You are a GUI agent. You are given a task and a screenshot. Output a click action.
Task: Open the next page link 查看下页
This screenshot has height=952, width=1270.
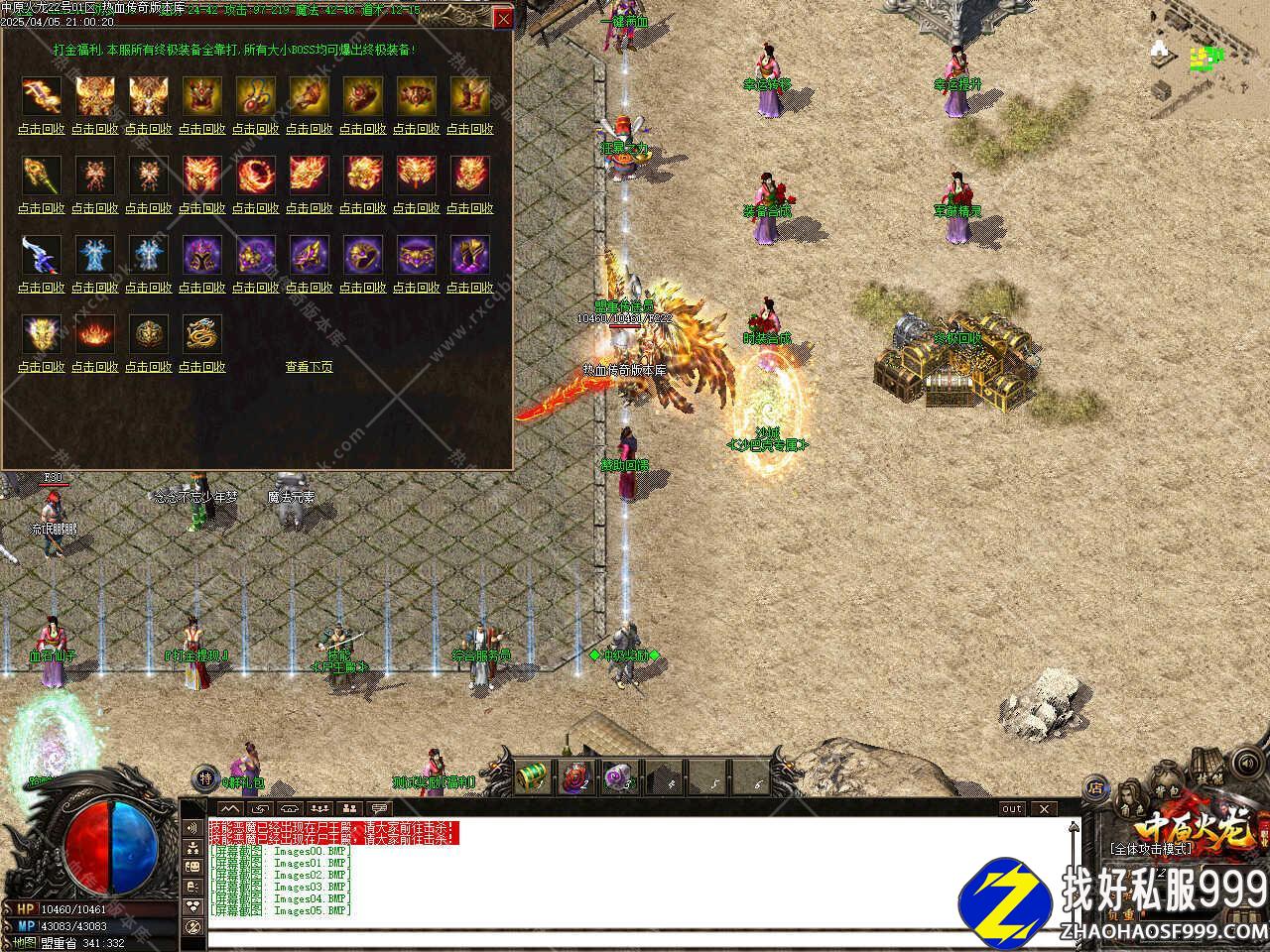(x=309, y=367)
